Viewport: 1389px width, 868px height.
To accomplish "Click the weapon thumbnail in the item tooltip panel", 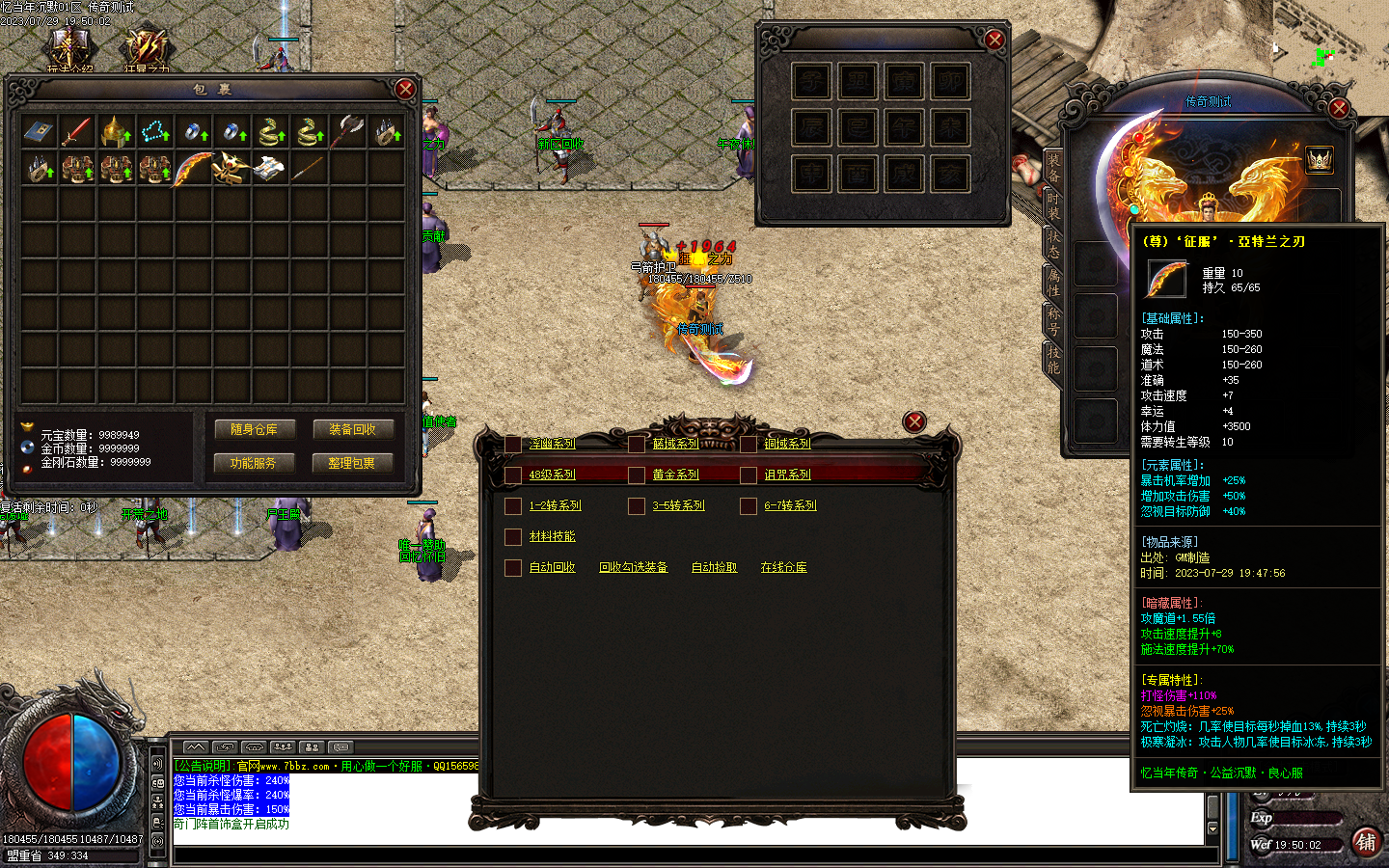I will tap(1165, 280).
